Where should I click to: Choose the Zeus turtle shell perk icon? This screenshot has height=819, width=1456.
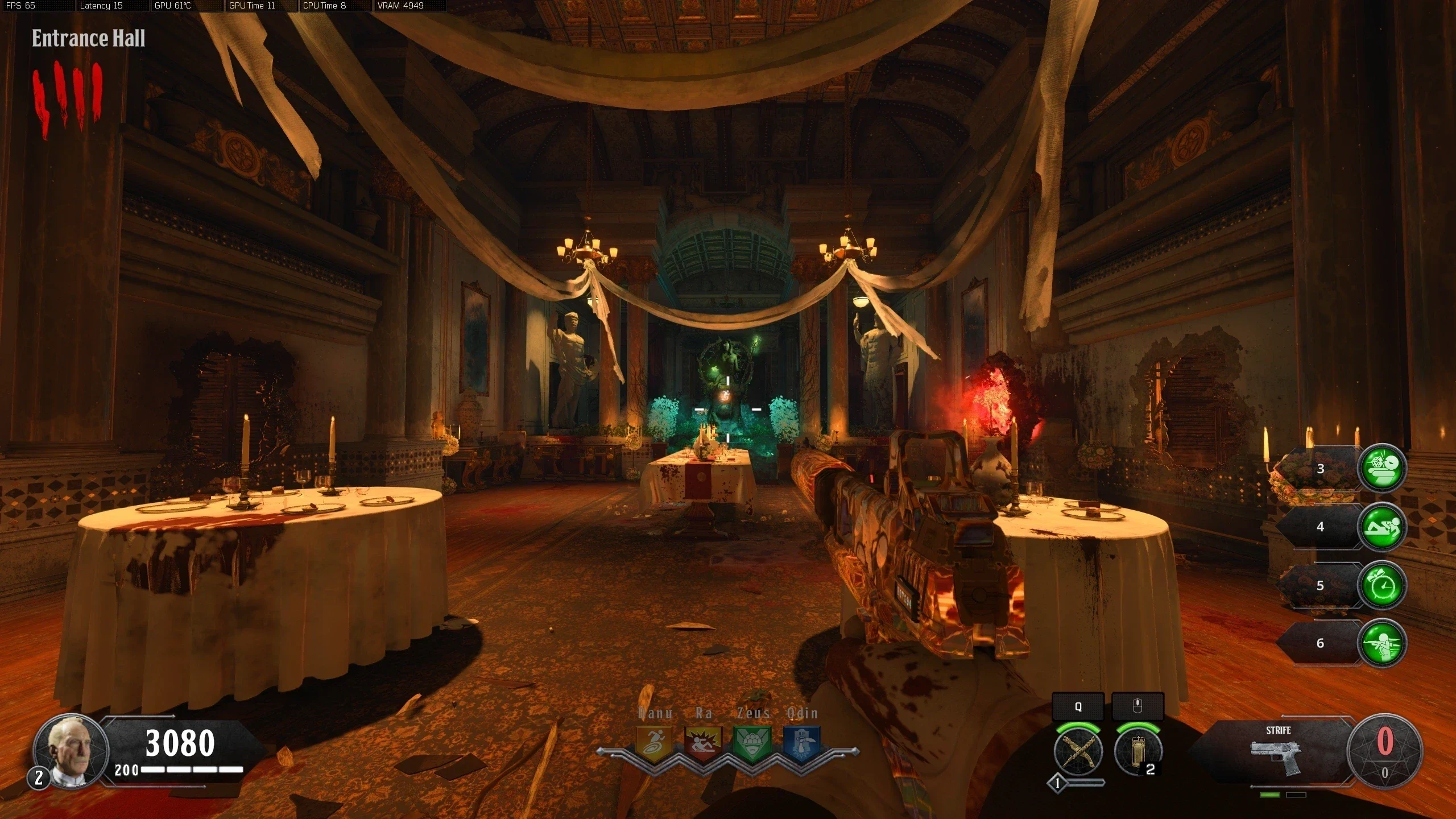pyautogui.click(x=753, y=743)
